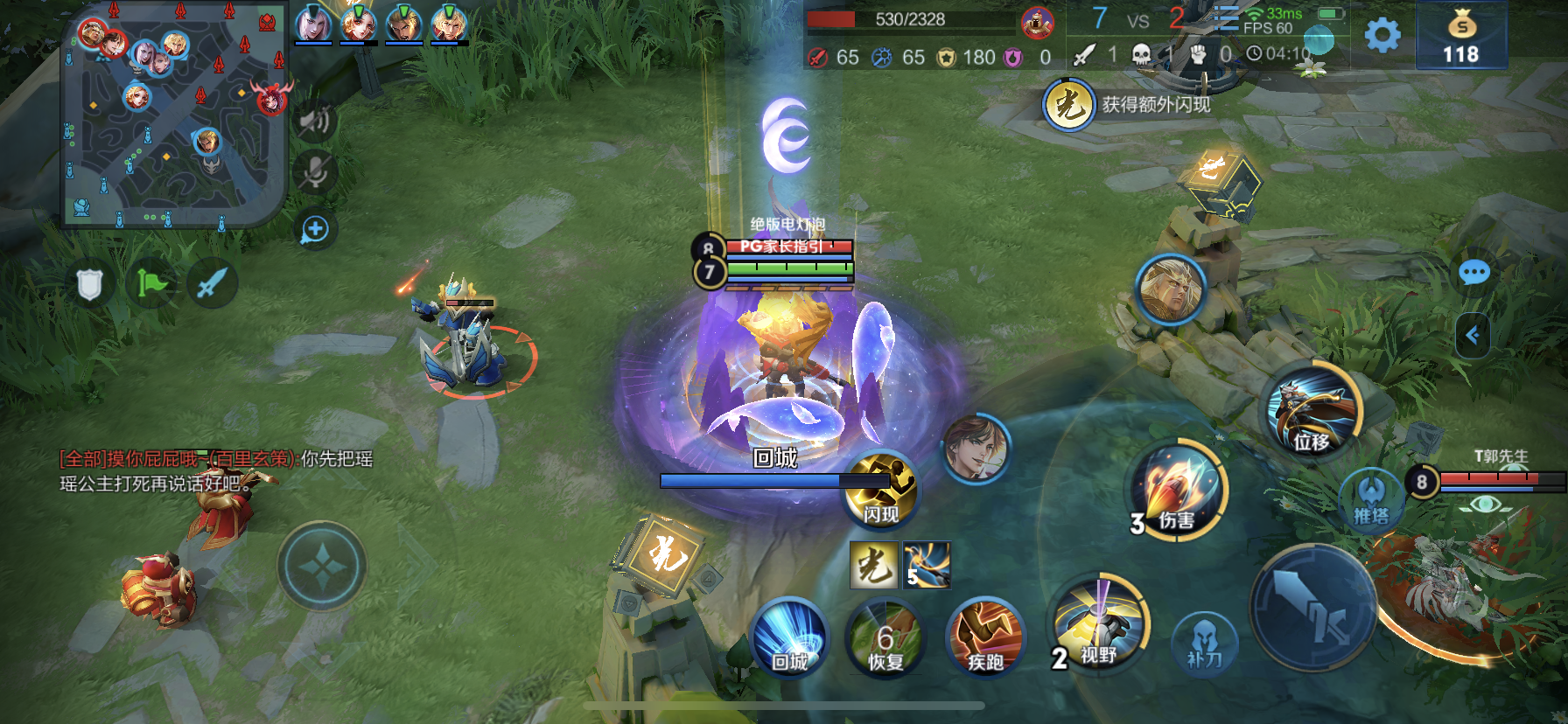Send the defend shield signal
This screenshot has width=1568, height=724.
coord(90,283)
